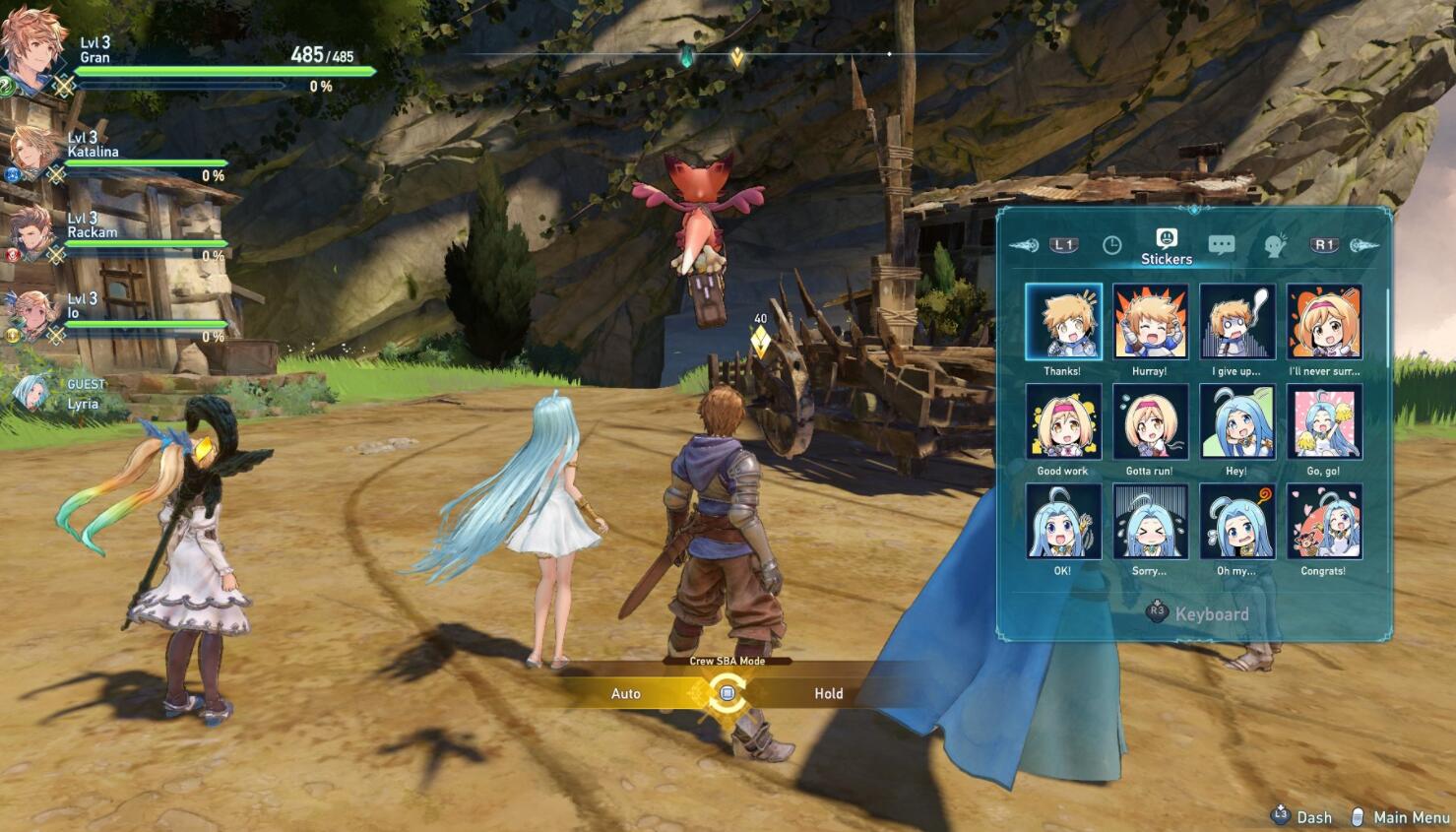Send the I give up... sticker
Screen dimensions: 1456x832
pyautogui.click(x=1236, y=322)
